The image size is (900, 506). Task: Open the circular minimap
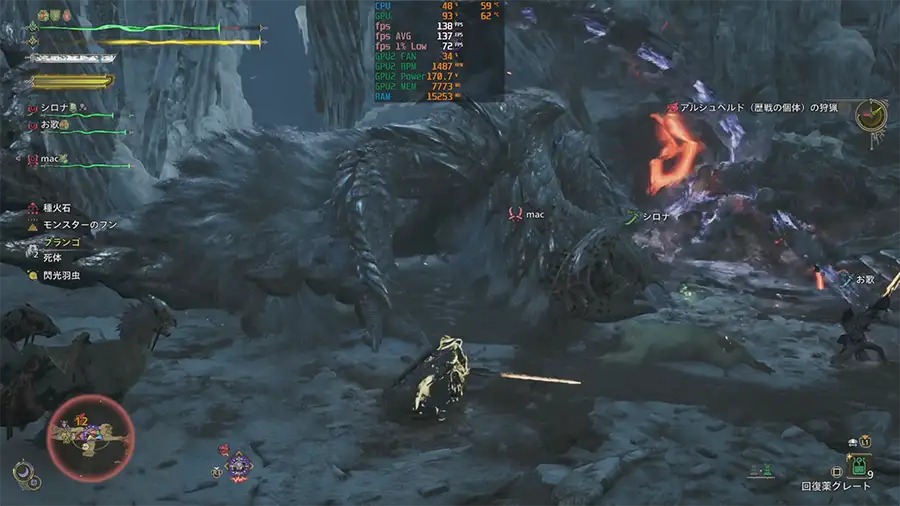91,438
